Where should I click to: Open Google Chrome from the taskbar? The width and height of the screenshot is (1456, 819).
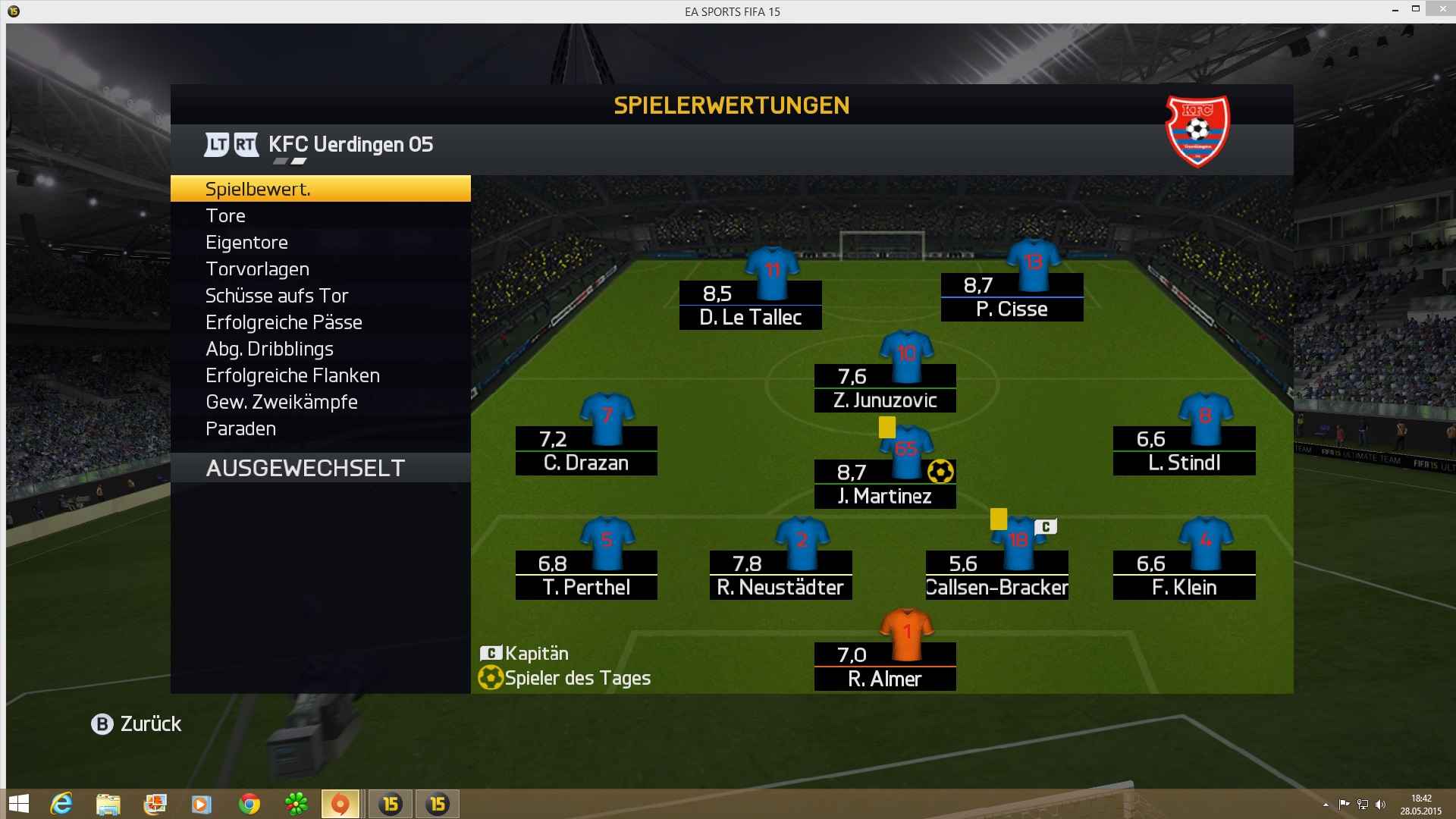tap(249, 804)
